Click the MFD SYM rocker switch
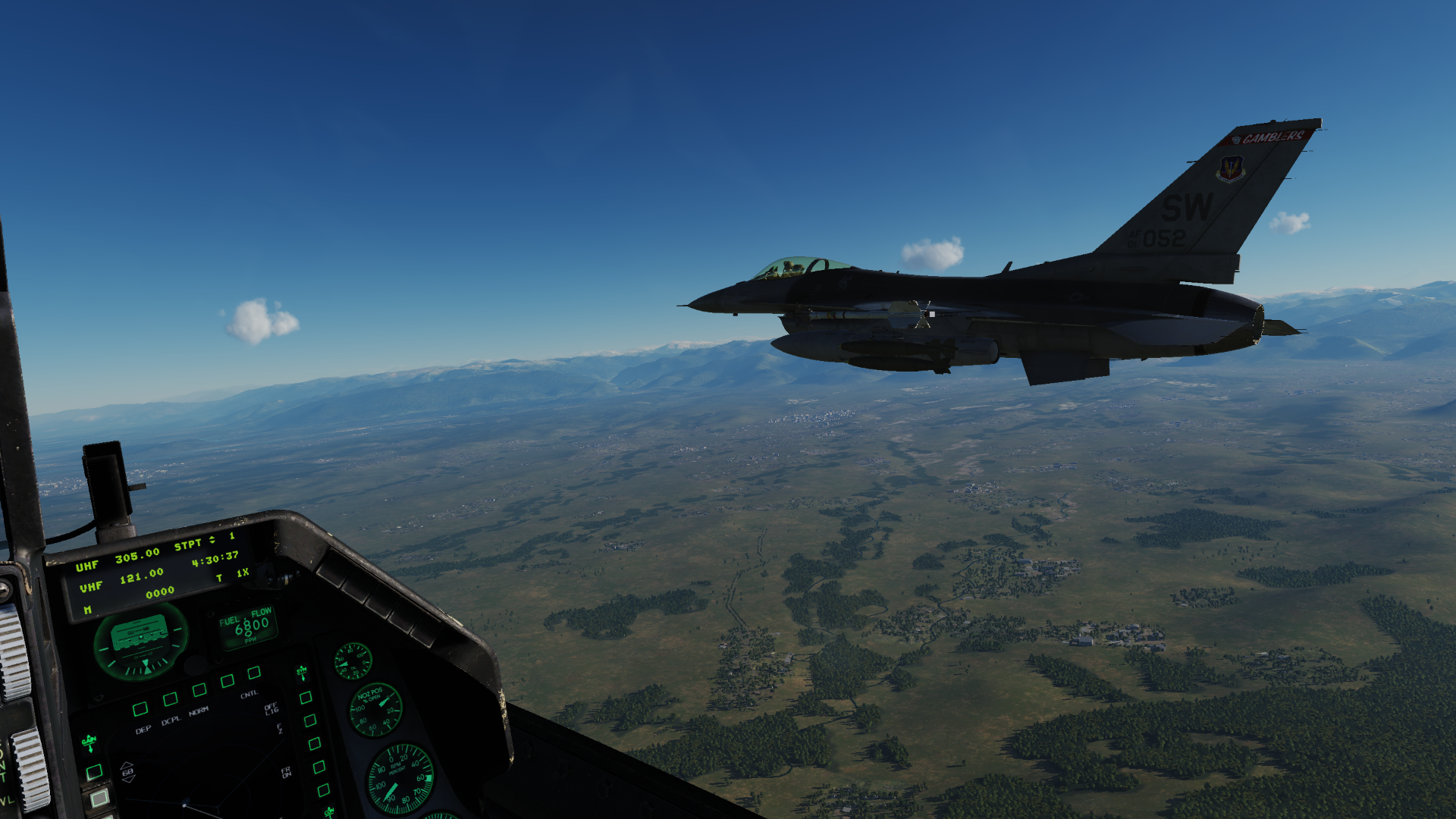 pyautogui.click(x=302, y=673)
